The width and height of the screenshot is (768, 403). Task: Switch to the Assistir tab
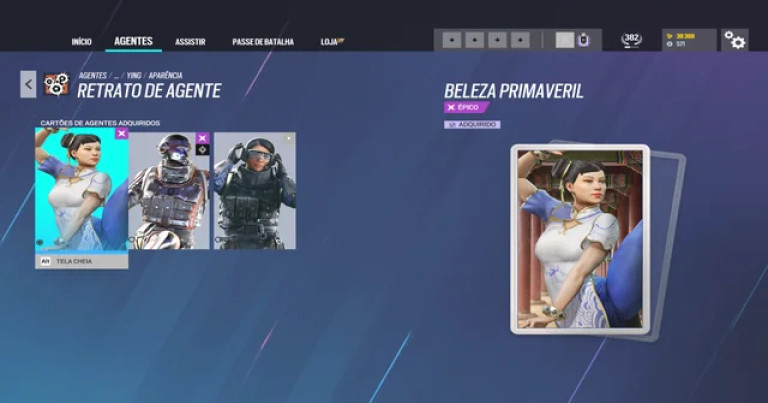[190, 42]
